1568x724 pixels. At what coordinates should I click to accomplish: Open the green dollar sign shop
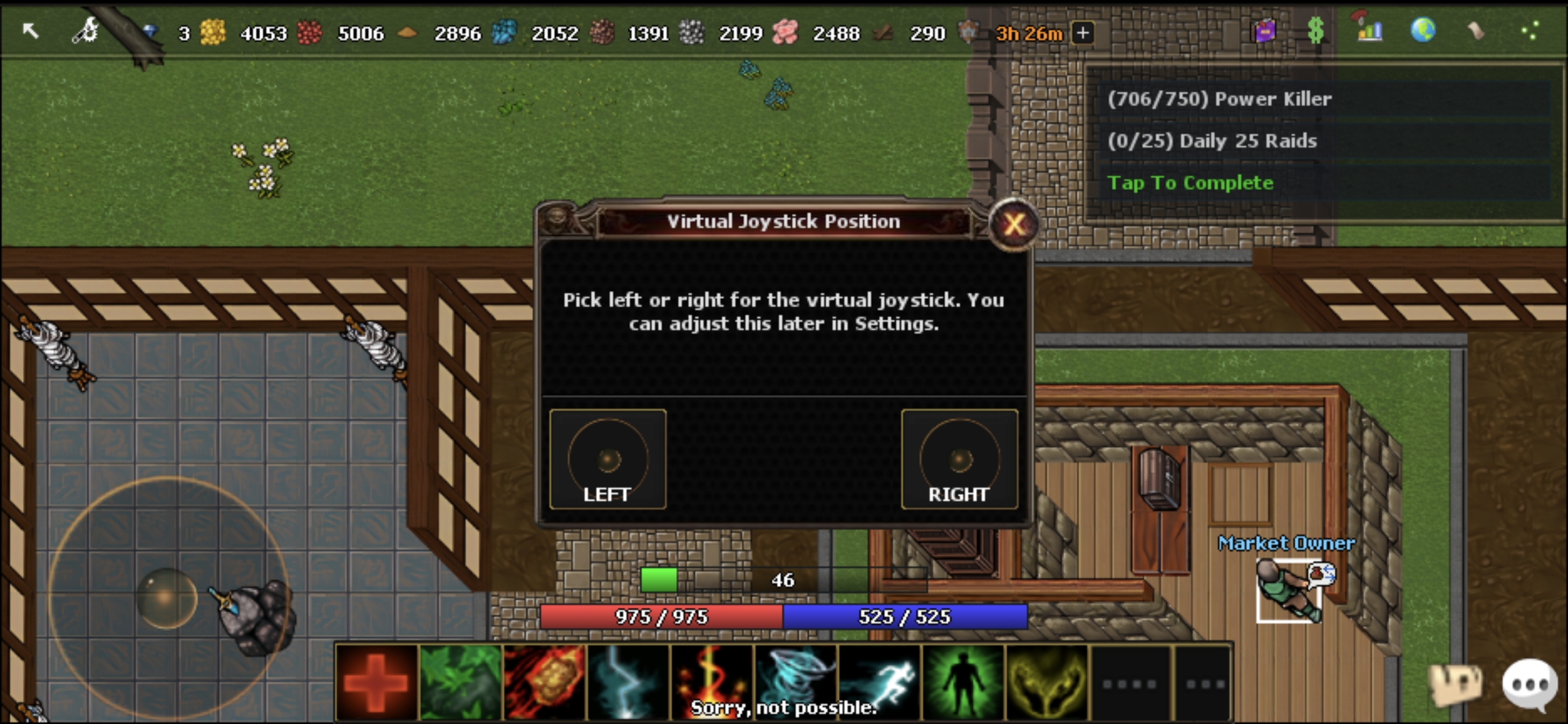(x=1315, y=31)
